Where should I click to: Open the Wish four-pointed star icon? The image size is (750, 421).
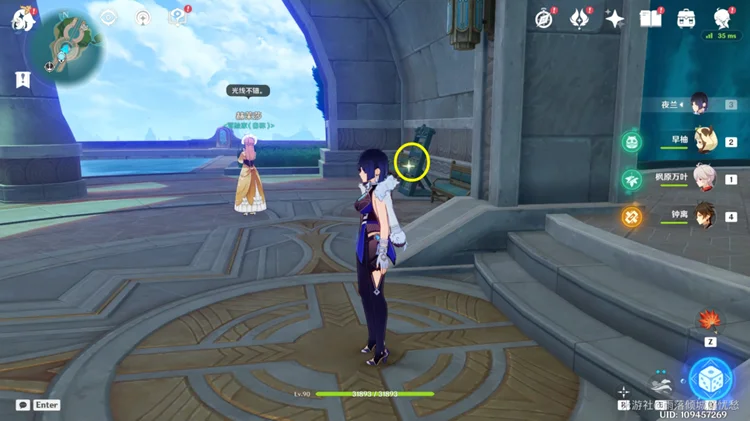(615, 18)
